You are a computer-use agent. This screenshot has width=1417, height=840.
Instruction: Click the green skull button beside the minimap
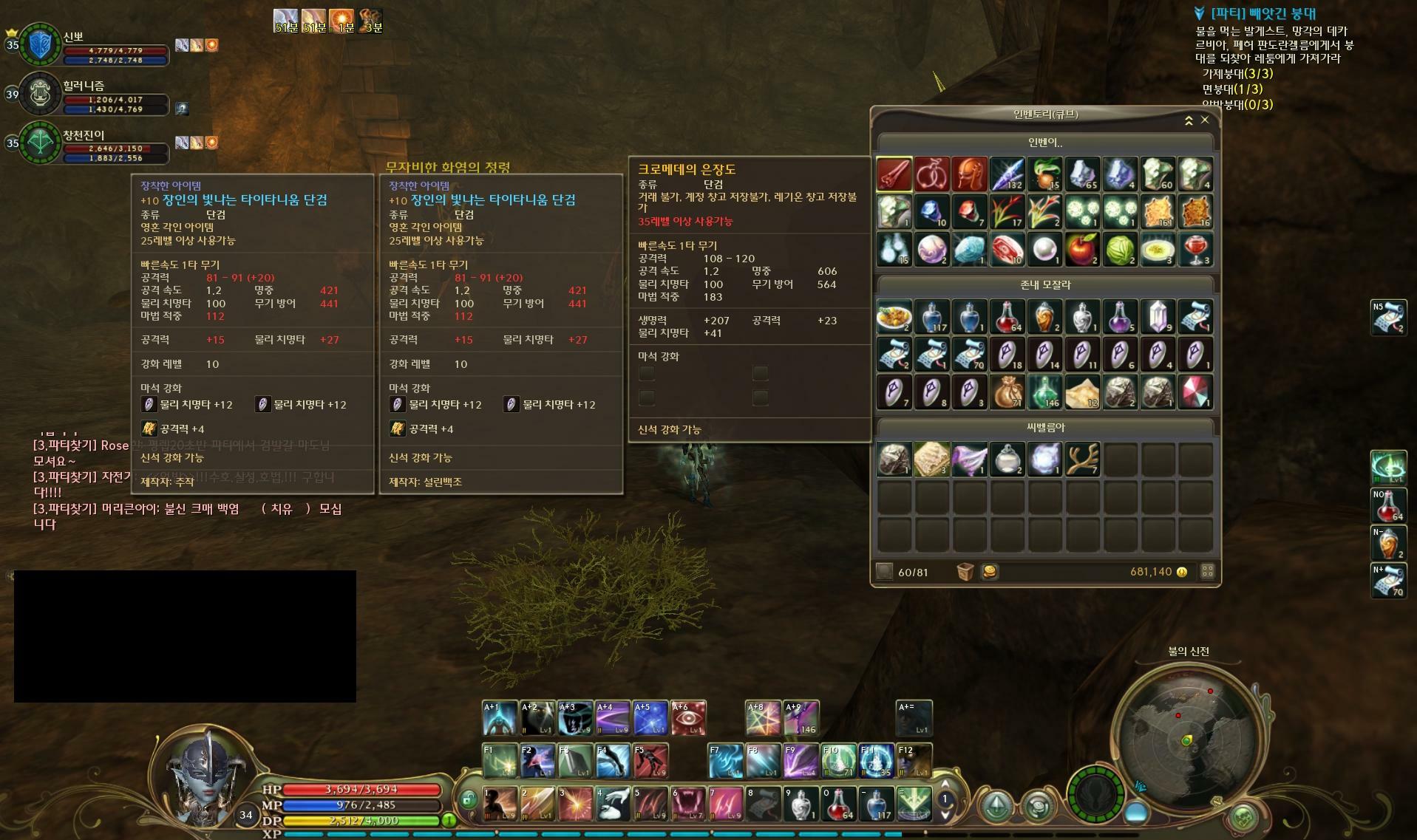click(1243, 818)
